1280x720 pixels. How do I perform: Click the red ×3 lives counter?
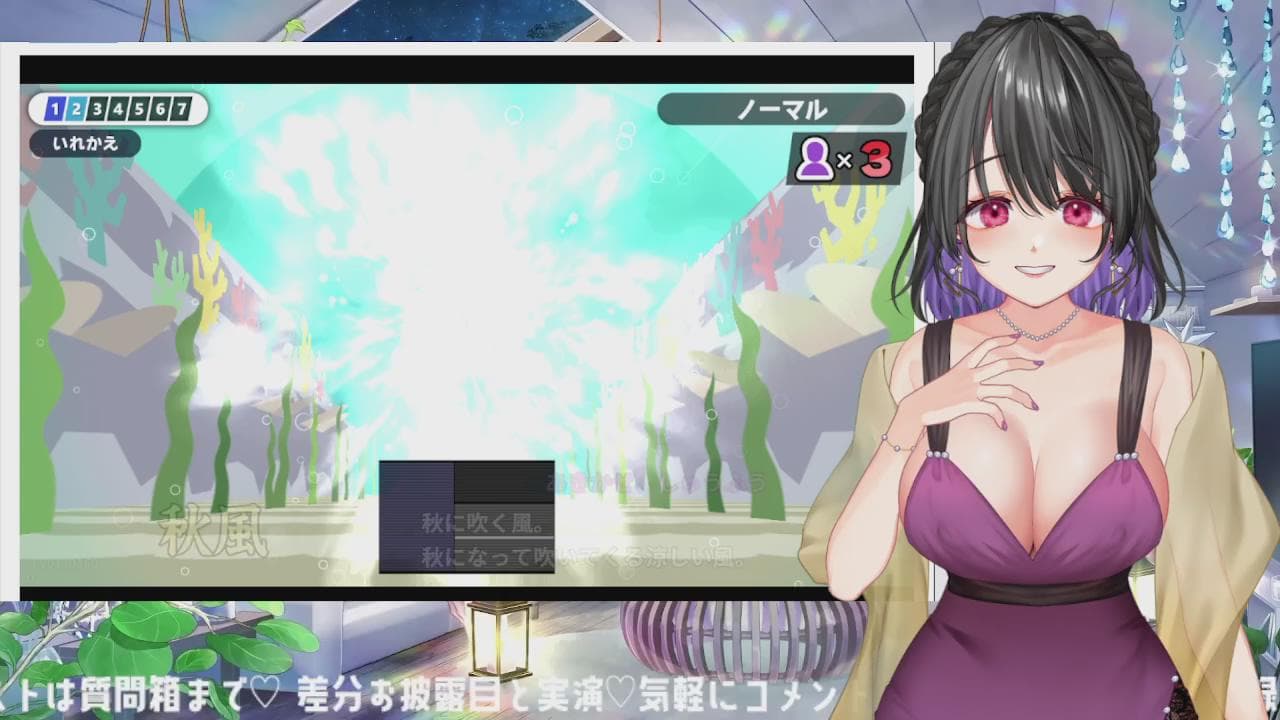tap(864, 157)
